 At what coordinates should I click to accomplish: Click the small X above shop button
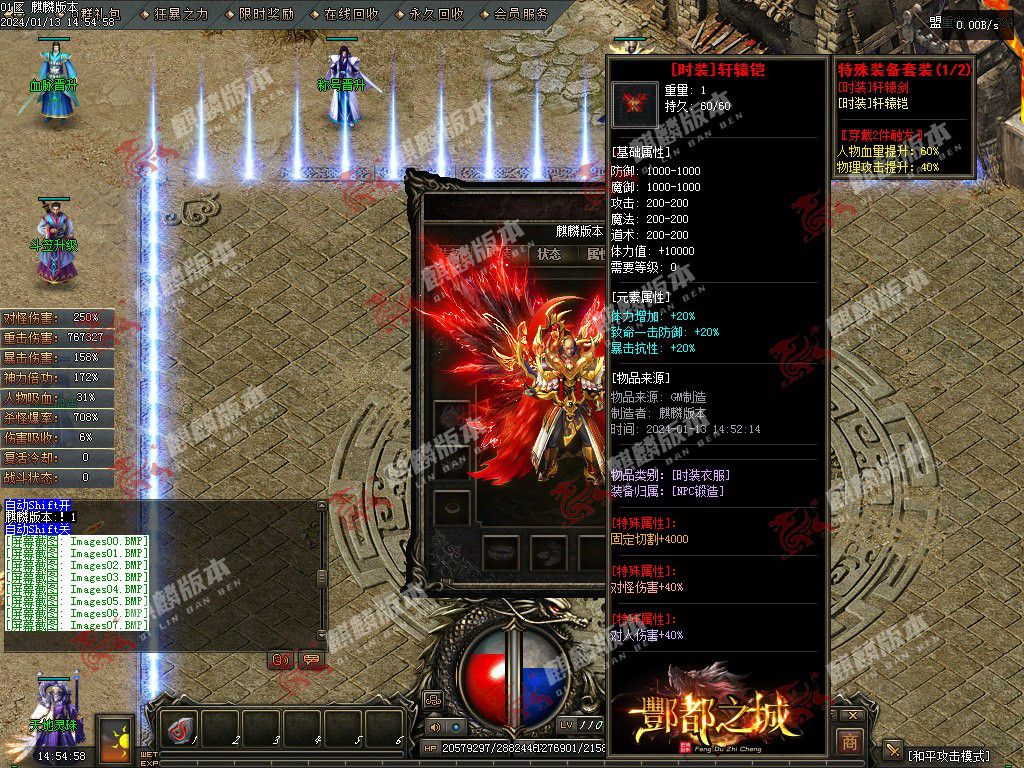852,716
